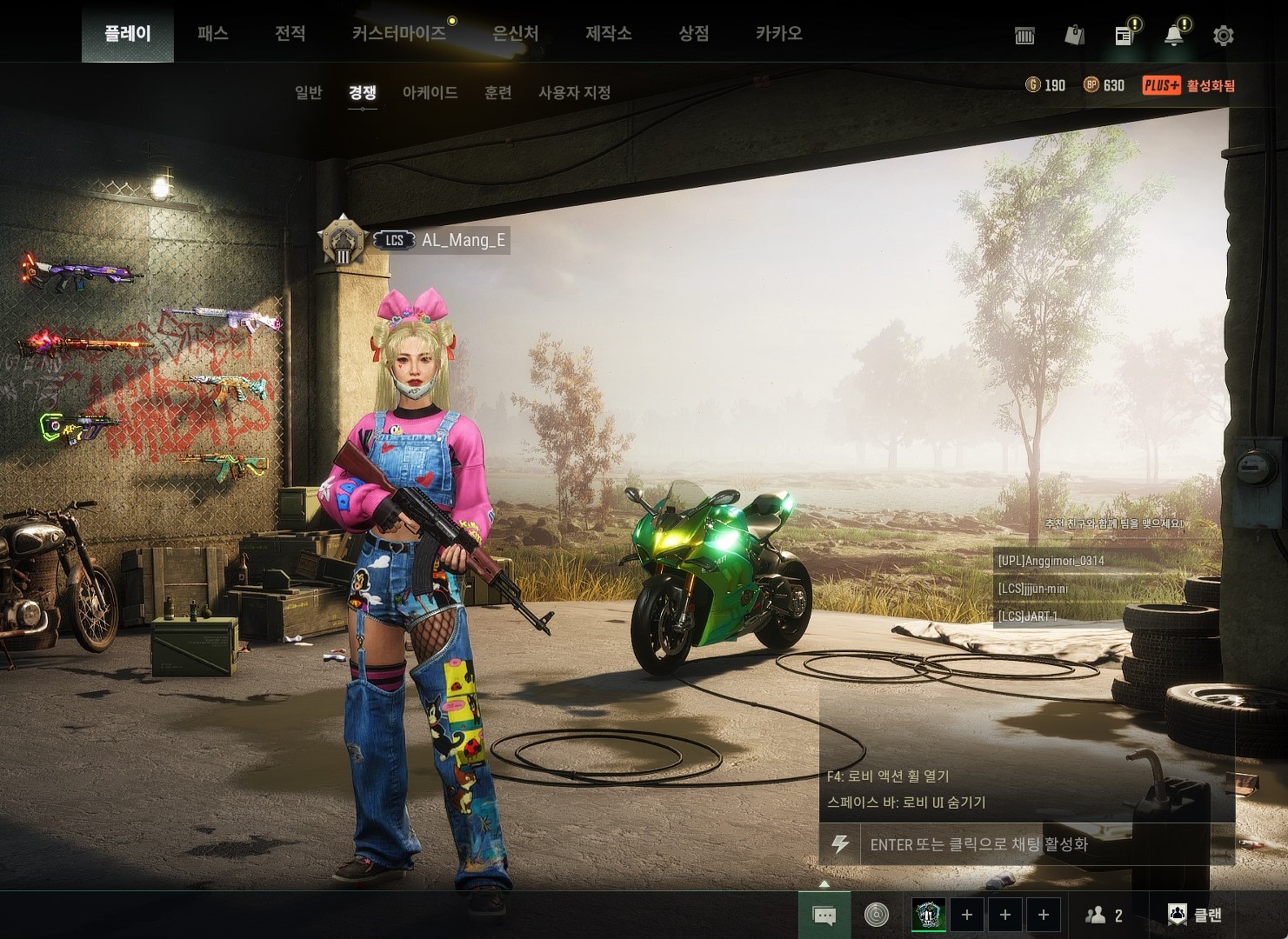
Task: Go to the 전적 (Career) menu
Action: pyautogui.click(x=290, y=34)
